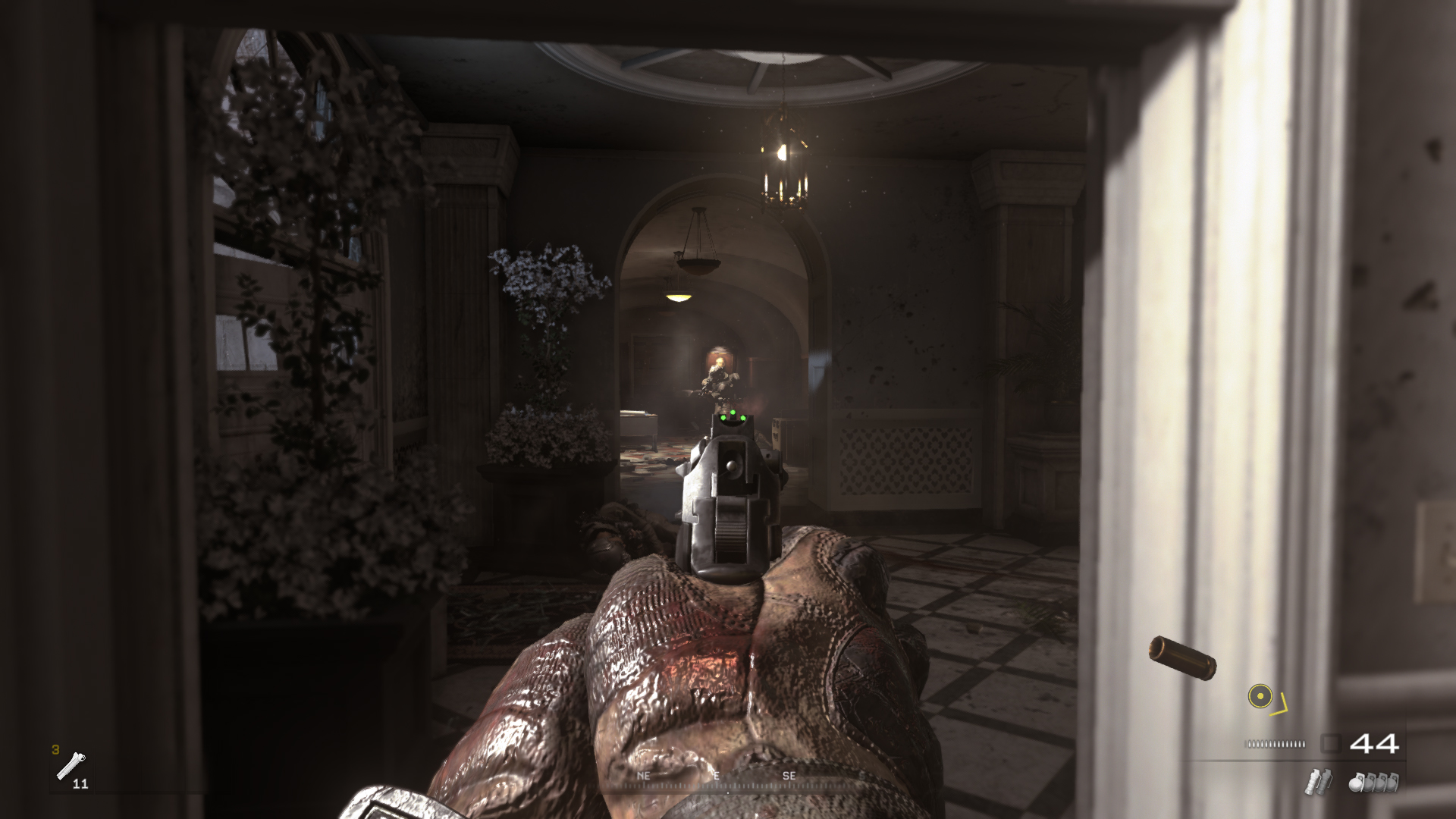Select the frag grenade icons

pyautogui.click(x=1373, y=782)
